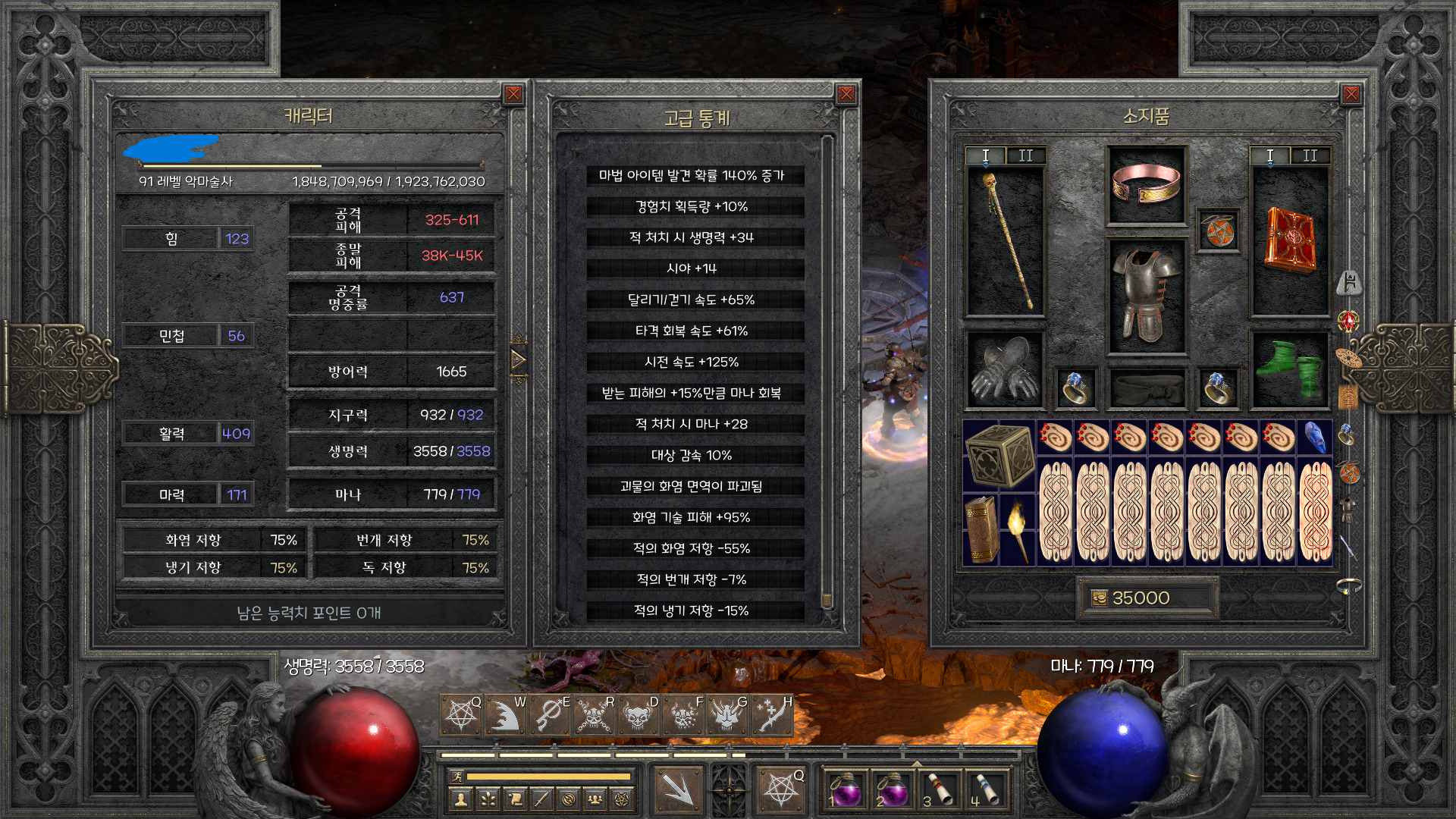
Task: Select the torch charm in the inventory
Action: (x=1018, y=529)
